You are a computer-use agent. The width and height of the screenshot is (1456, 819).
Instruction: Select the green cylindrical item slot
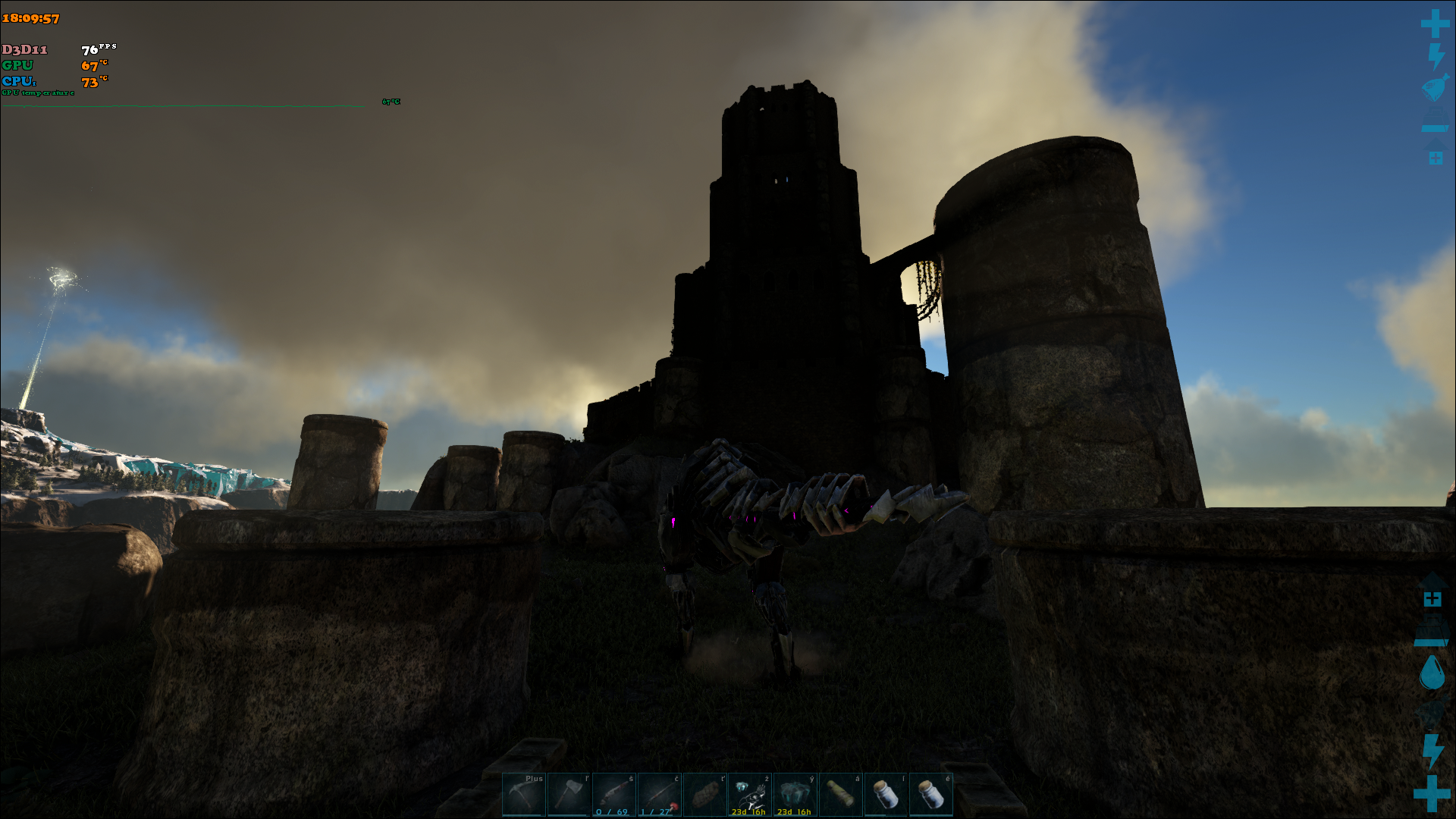click(x=840, y=795)
